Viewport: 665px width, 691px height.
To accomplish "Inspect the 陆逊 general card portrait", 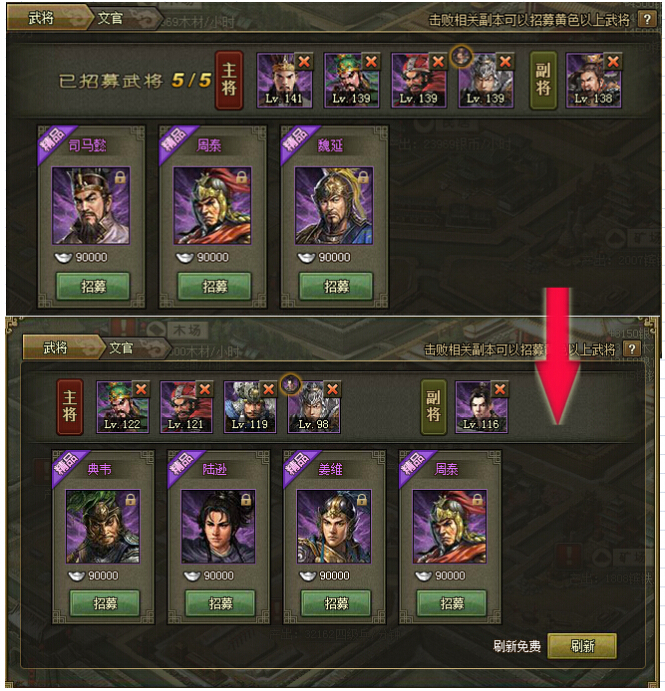I will [x=220, y=527].
